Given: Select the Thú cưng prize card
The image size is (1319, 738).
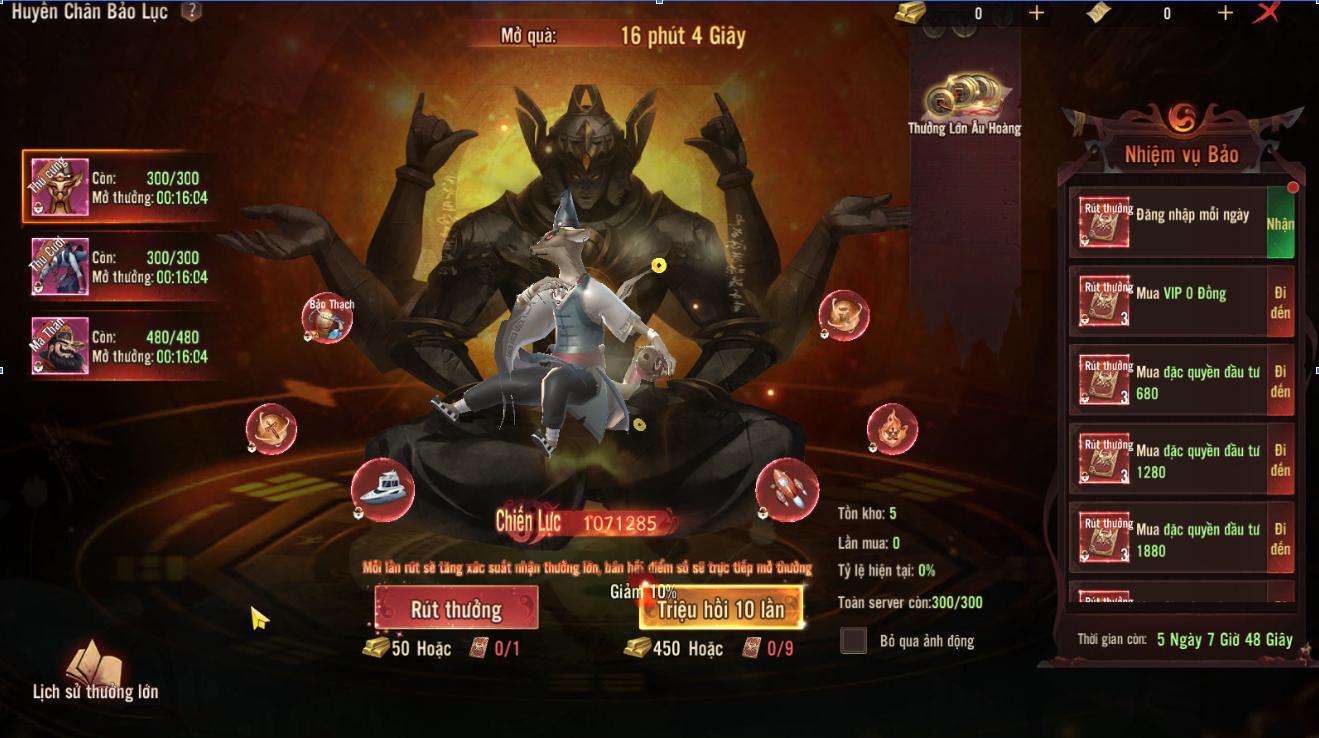Looking at the screenshot, I should tap(120, 188).
